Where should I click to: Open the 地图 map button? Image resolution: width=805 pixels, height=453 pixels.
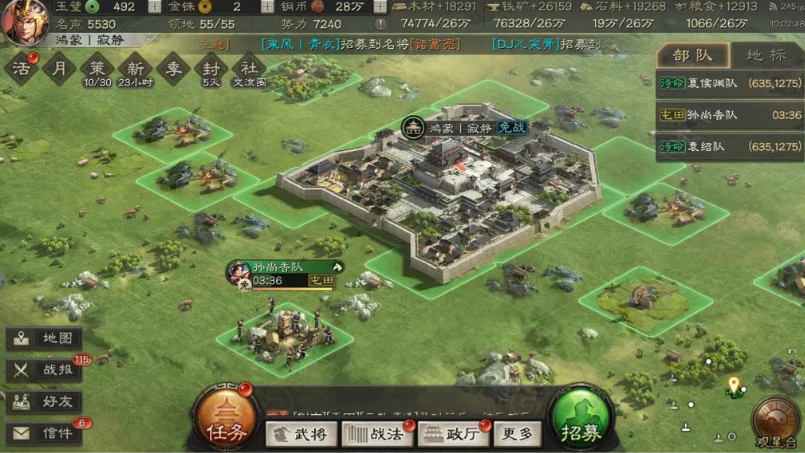pos(44,339)
